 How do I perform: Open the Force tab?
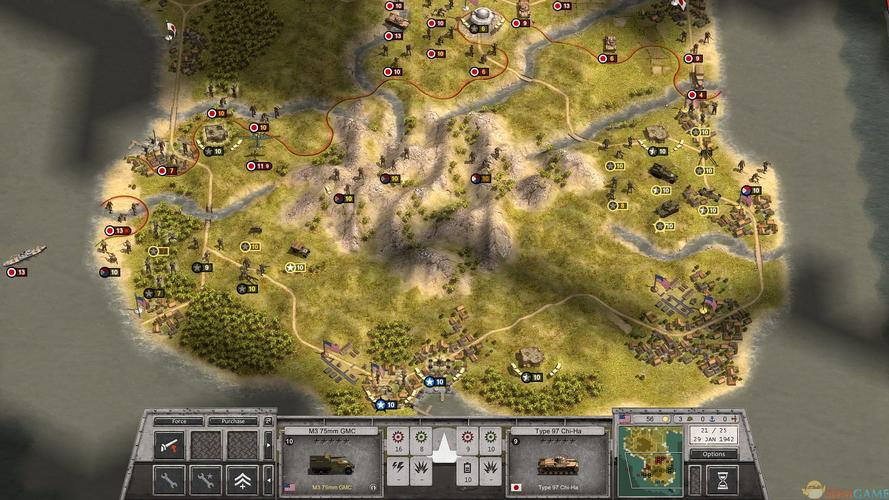[171, 421]
